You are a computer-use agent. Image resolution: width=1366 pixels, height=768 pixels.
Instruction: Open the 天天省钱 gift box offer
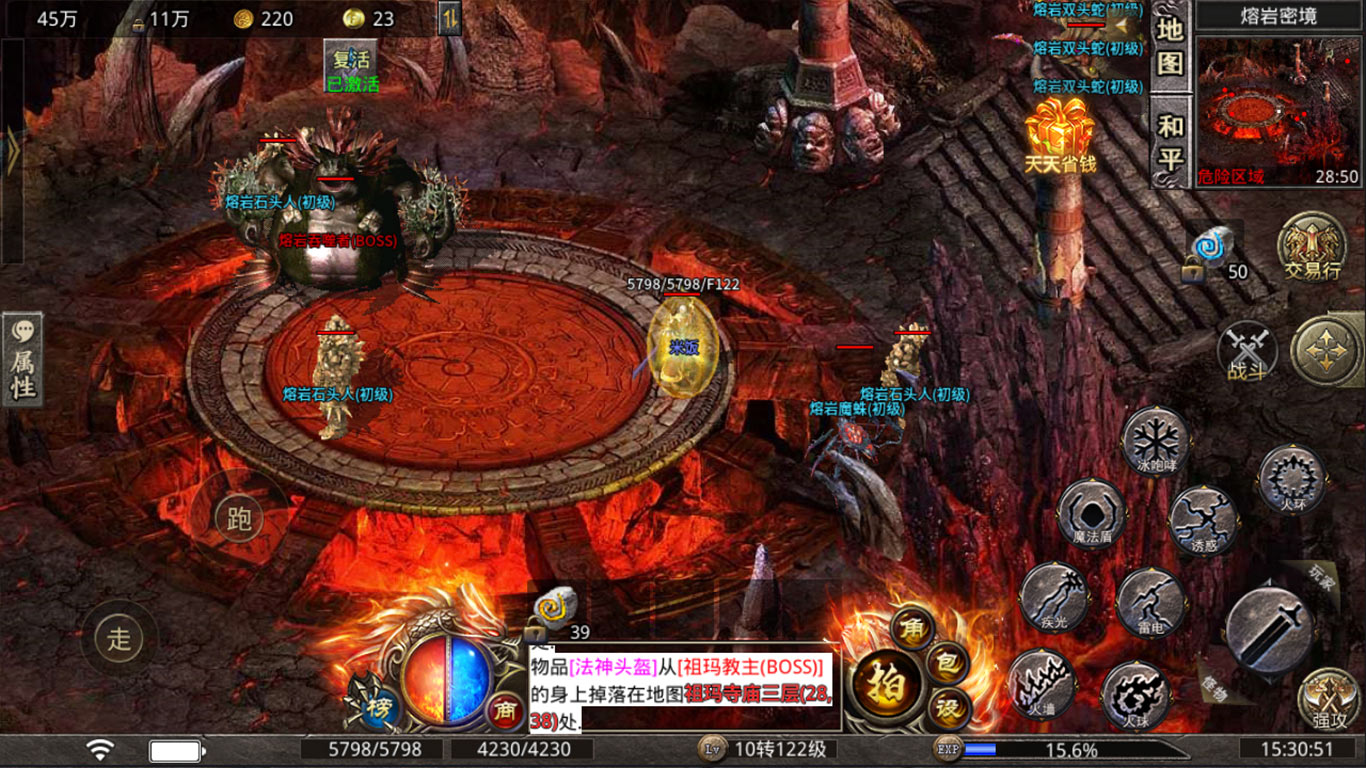(1060, 135)
